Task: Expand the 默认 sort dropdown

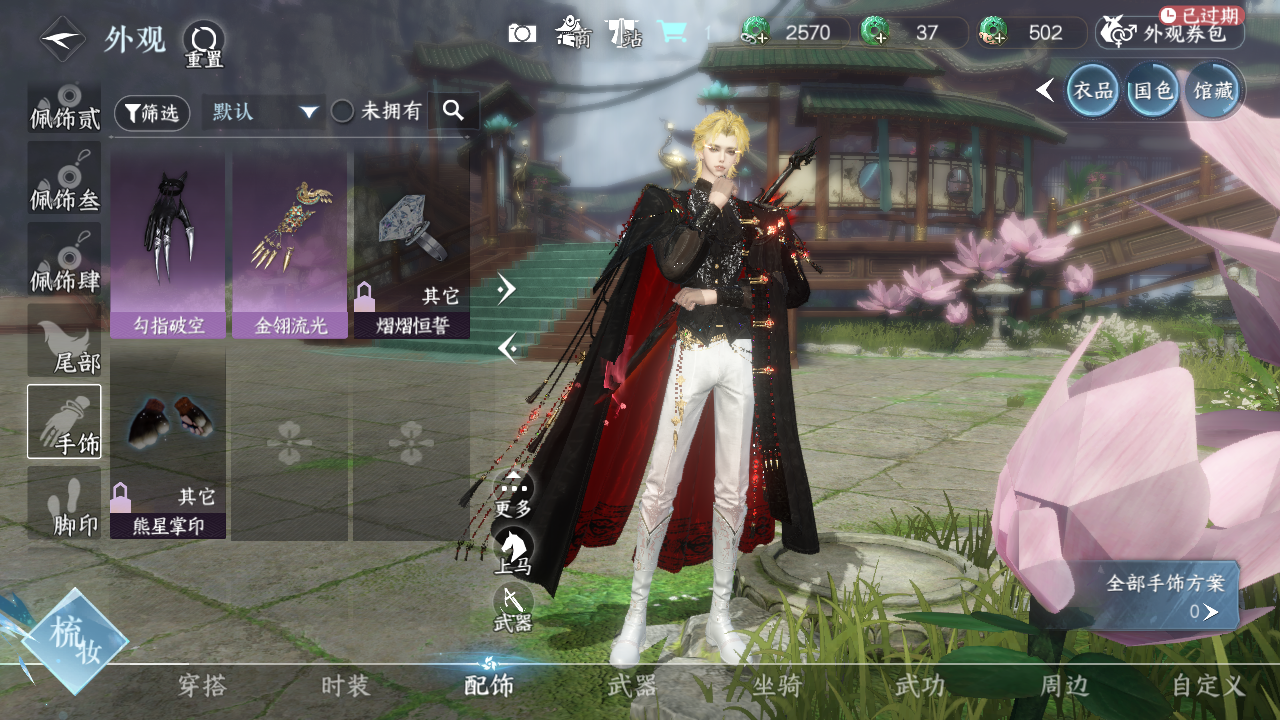Action: tap(264, 112)
